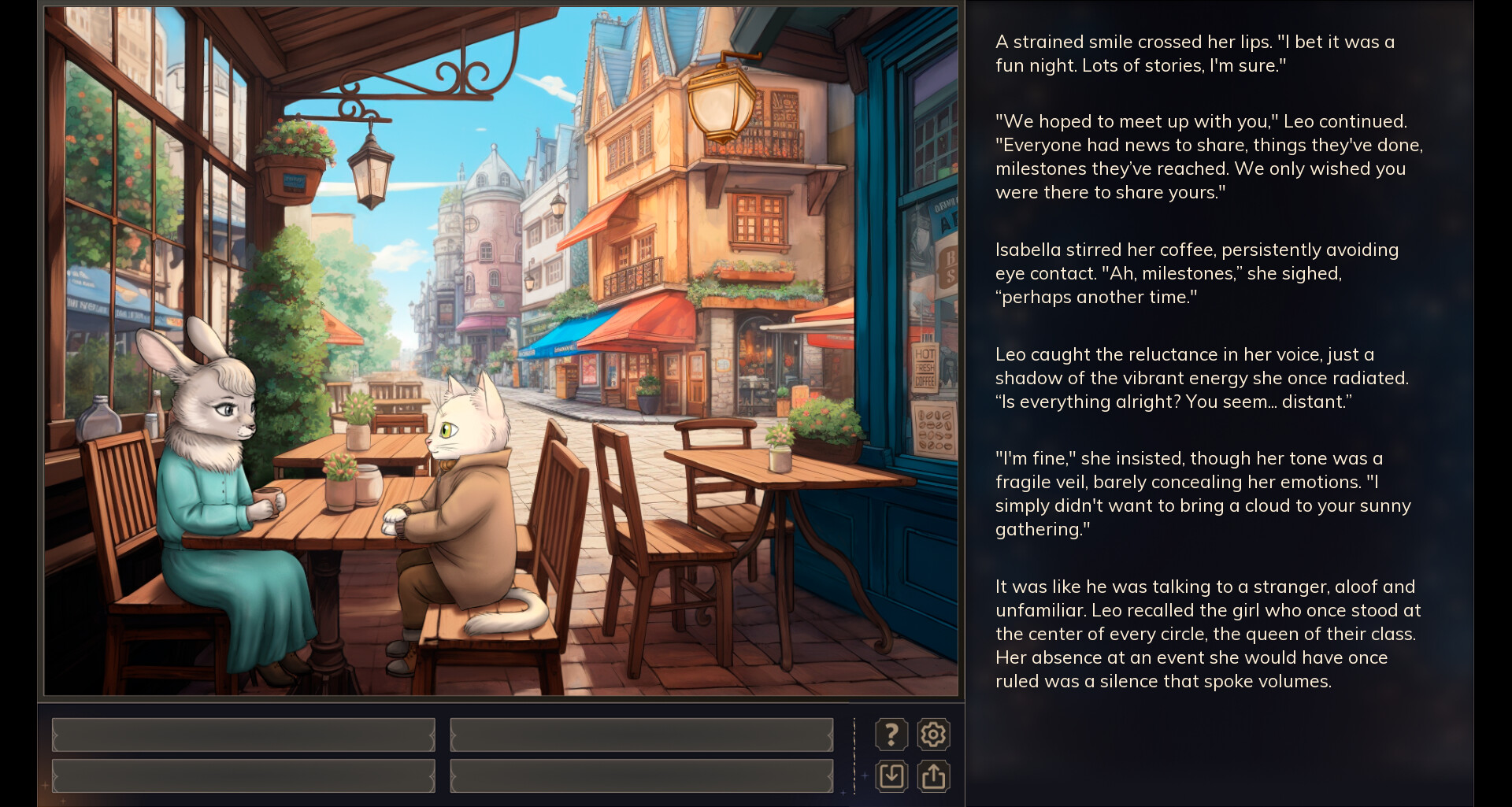Export the story with the share icon
The image size is (1512, 807).
coord(933,776)
